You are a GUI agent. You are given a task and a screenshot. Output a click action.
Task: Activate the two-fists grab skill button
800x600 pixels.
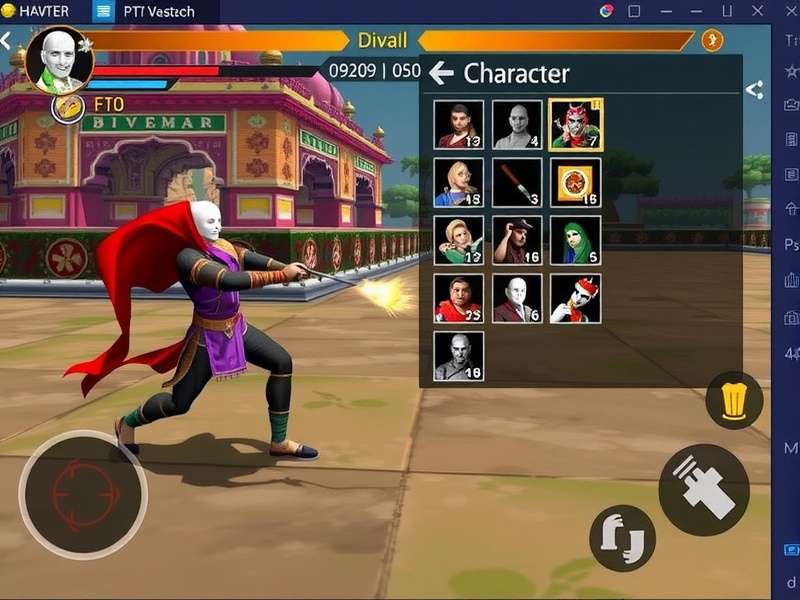click(x=622, y=538)
